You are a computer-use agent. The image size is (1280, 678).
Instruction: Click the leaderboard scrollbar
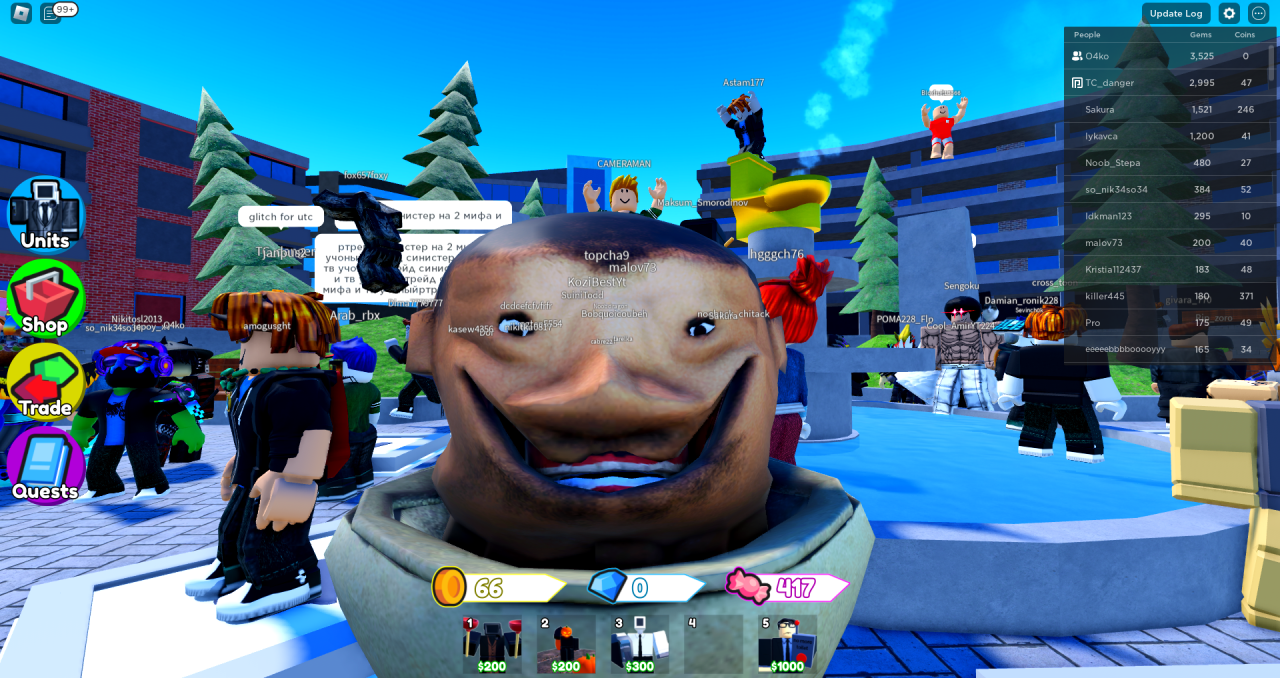click(x=1272, y=62)
